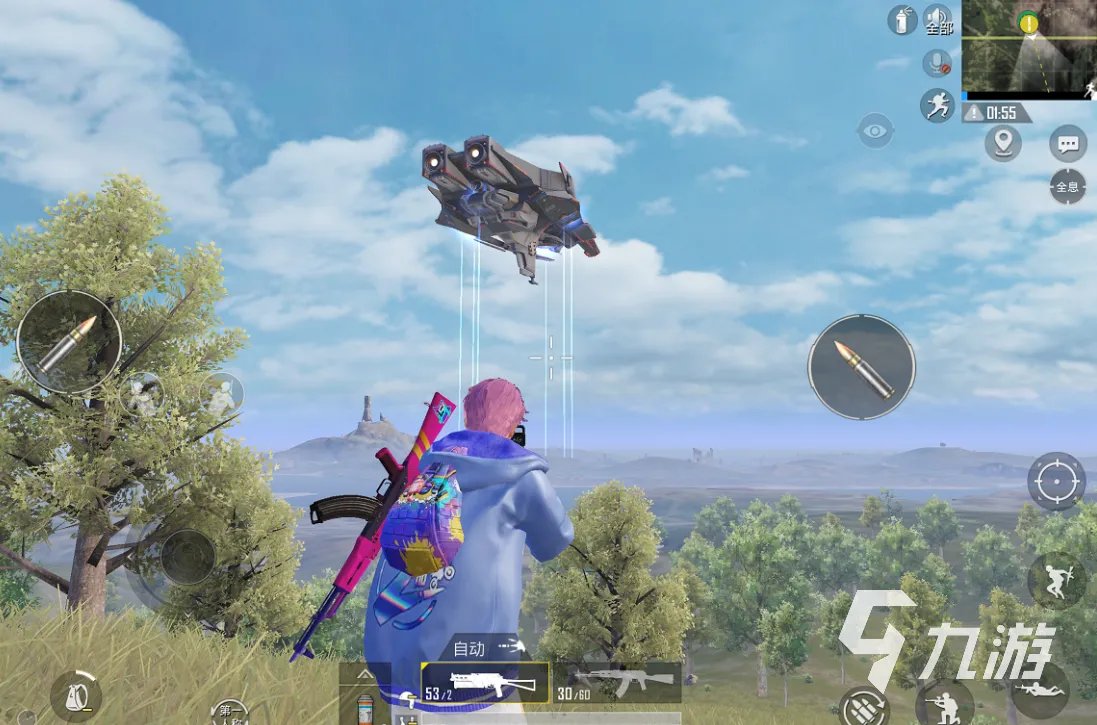Use the spray paint can icon
The image size is (1097, 725).
click(x=902, y=20)
